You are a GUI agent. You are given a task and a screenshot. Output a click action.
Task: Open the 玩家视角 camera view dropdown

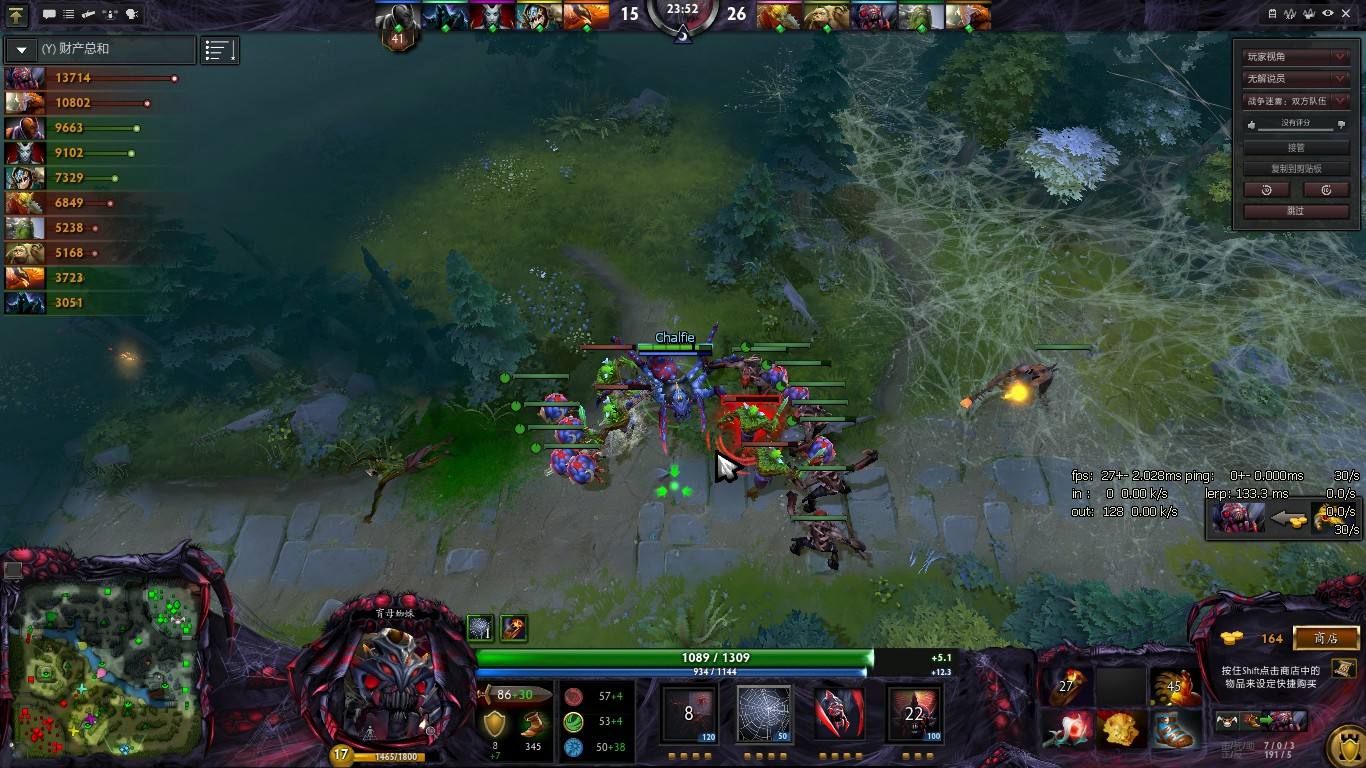[1295, 56]
